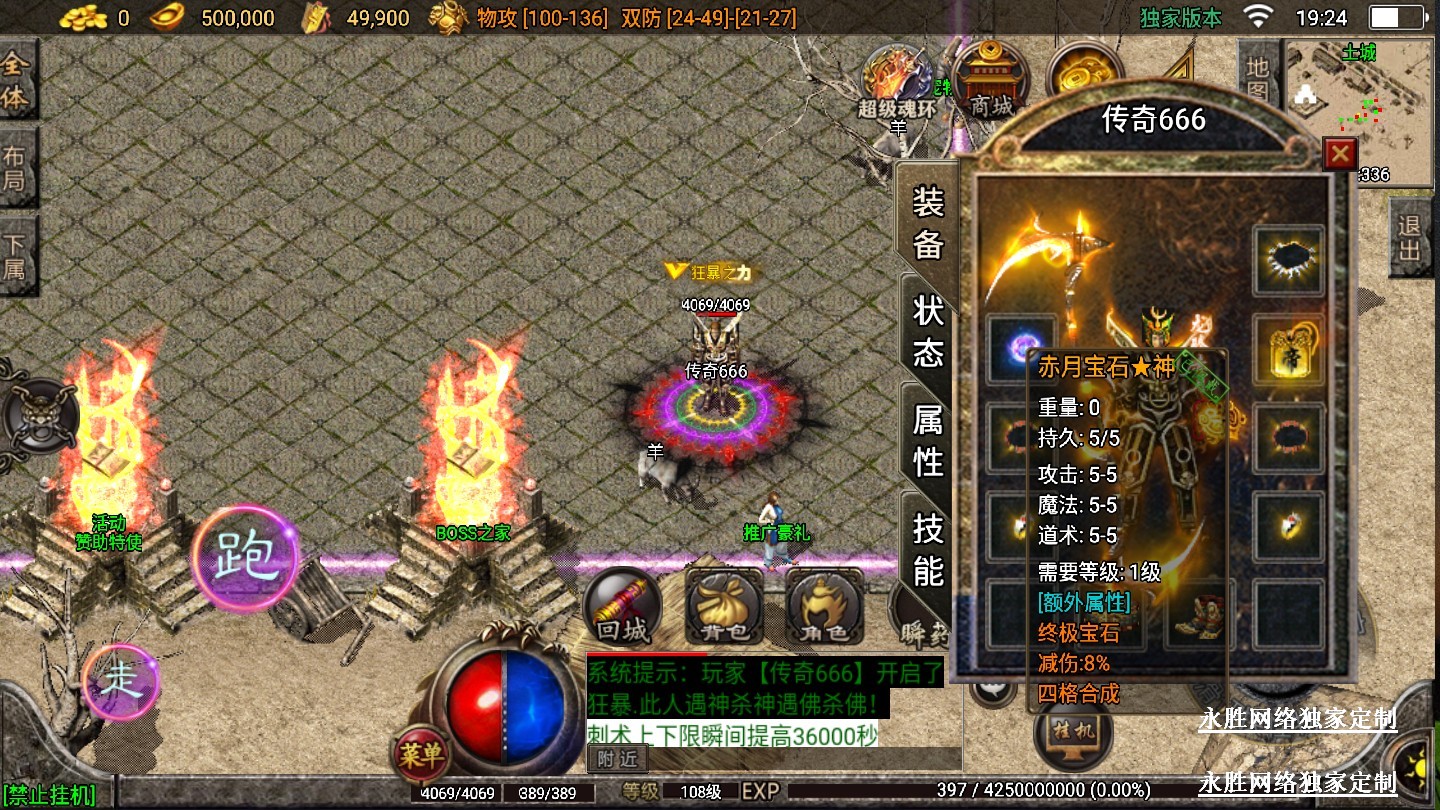The image size is (1440, 810).
Task: Show the 属性 attributes tab
Action: point(928,440)
